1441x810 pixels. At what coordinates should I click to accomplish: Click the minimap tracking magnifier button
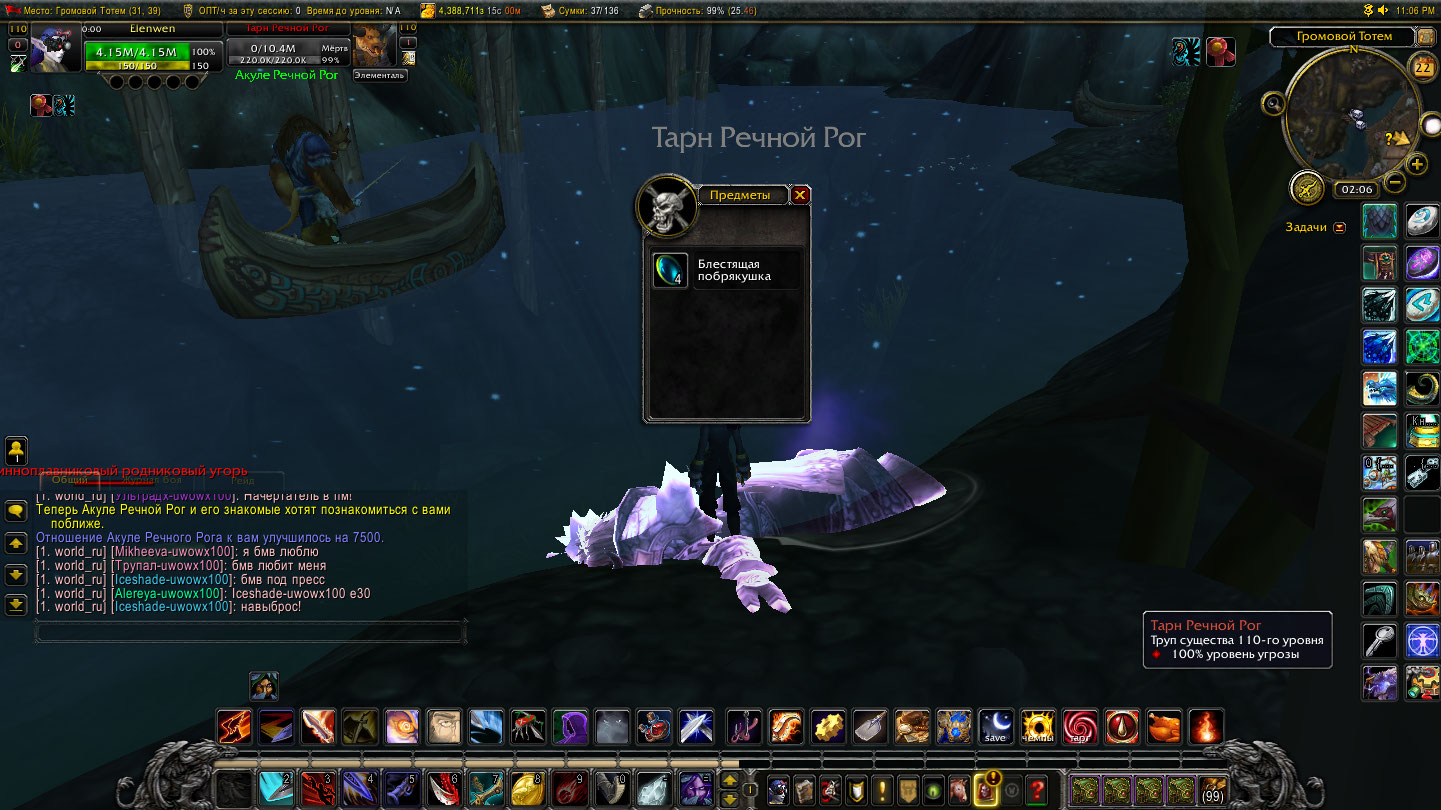1273,102
